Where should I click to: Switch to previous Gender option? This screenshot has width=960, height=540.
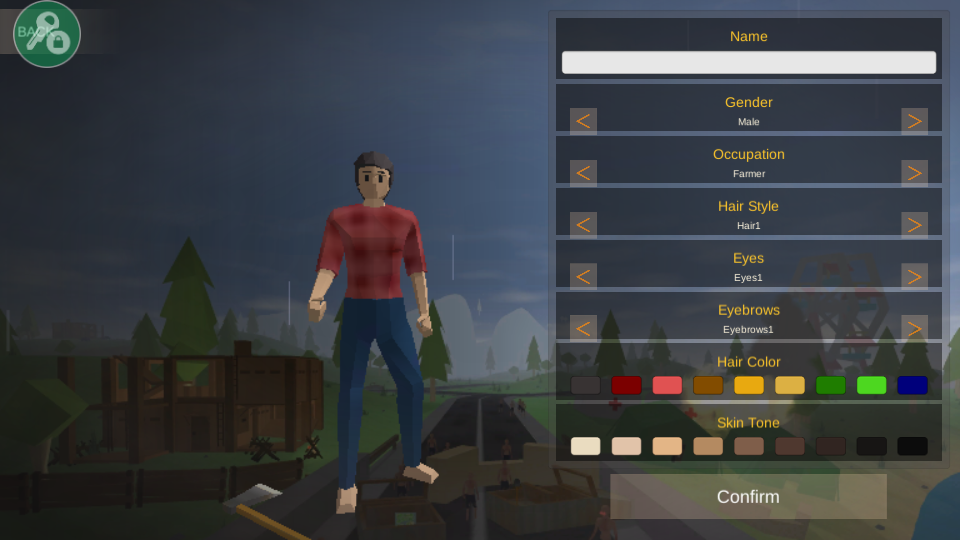584,122
